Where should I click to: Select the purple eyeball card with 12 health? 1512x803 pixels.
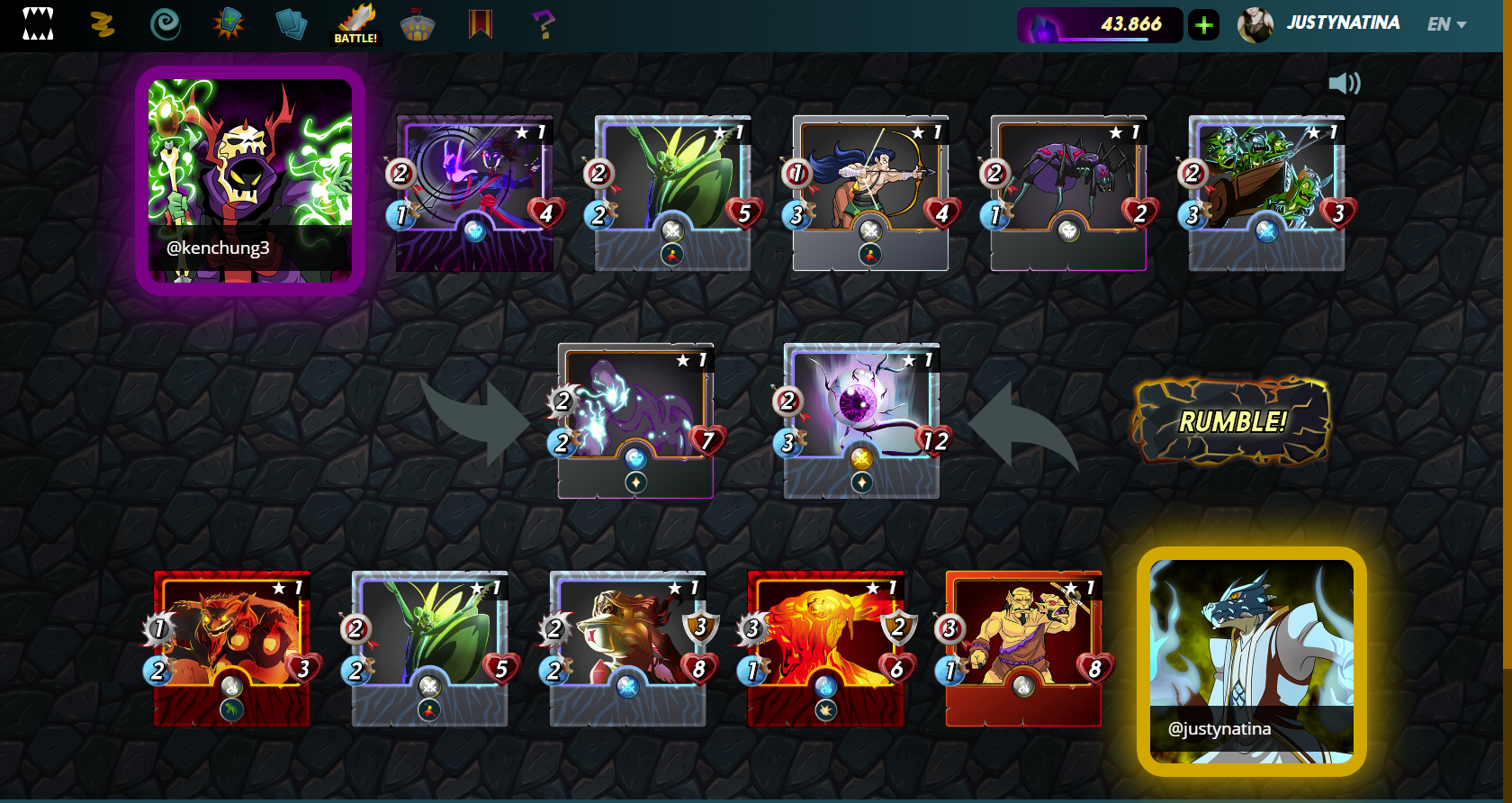(861, 420)
